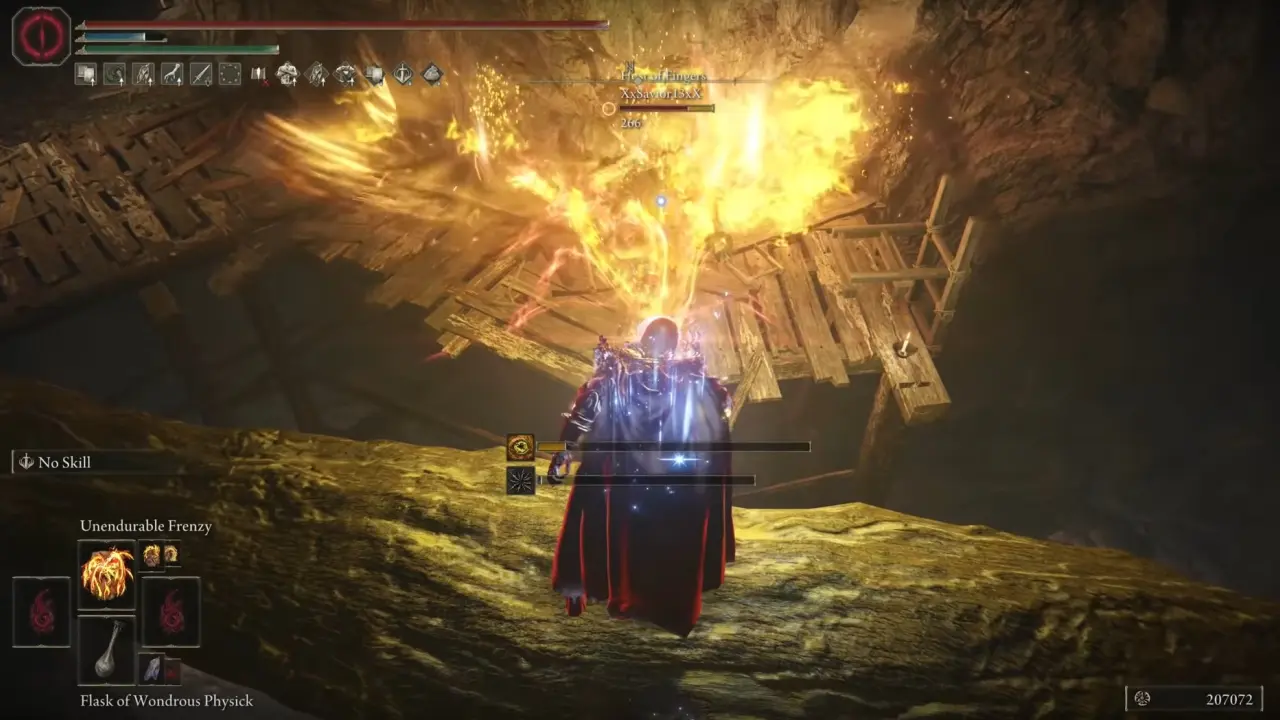The height and width of the screenshot is (720, 1280).
Task: Click the sword-on-shield diamond buff icon
Action: click(x=404, y=73)
